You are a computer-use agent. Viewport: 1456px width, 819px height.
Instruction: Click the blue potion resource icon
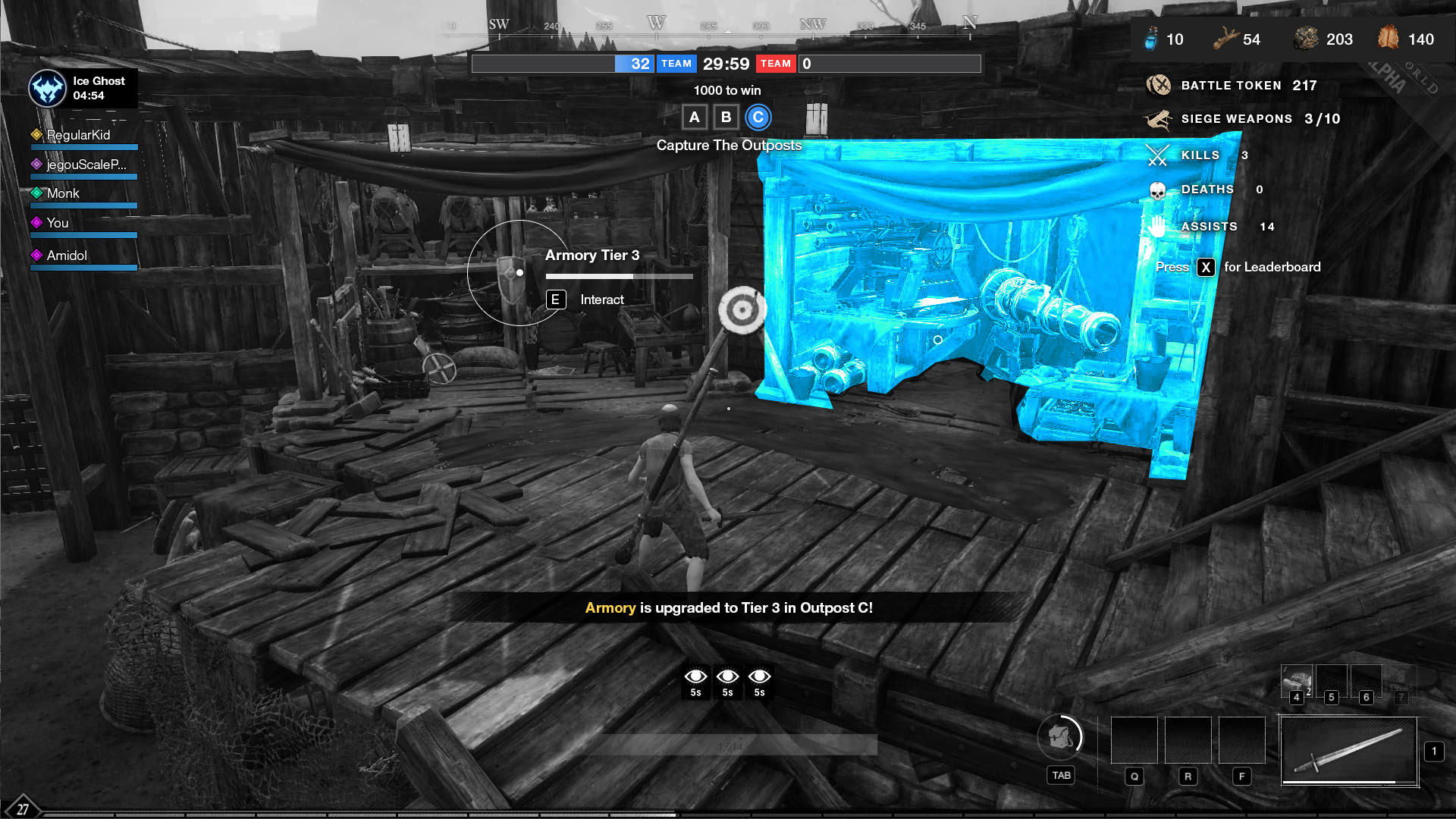tap(1151, 38)
